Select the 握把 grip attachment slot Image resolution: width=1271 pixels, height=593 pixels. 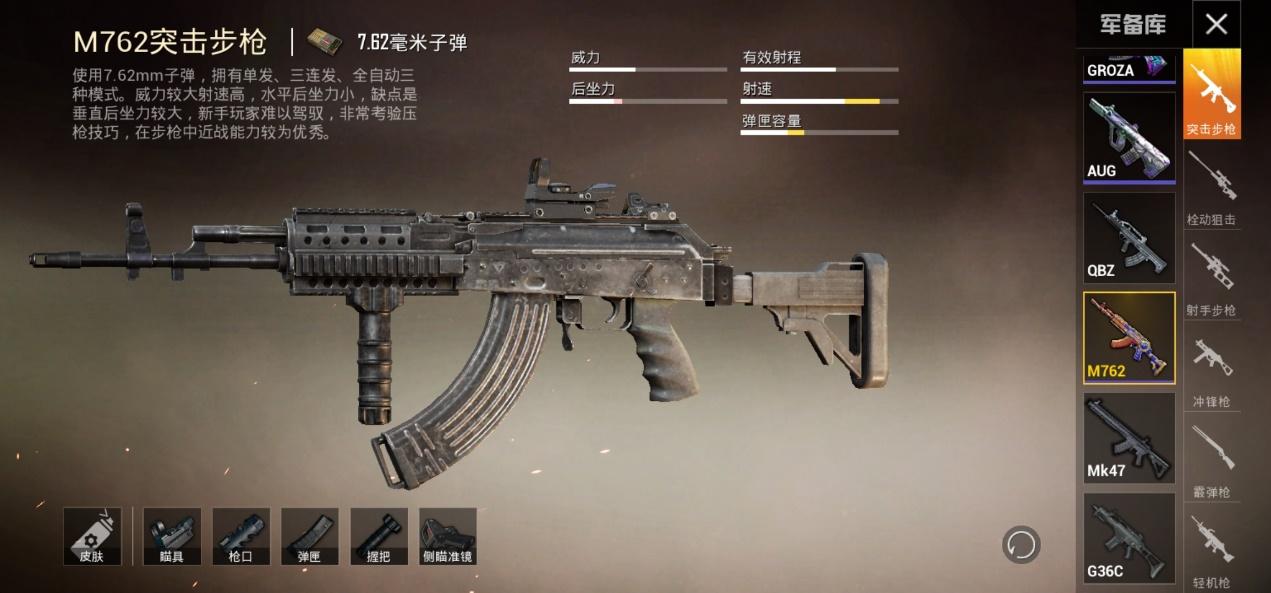[x=379, y=536]
